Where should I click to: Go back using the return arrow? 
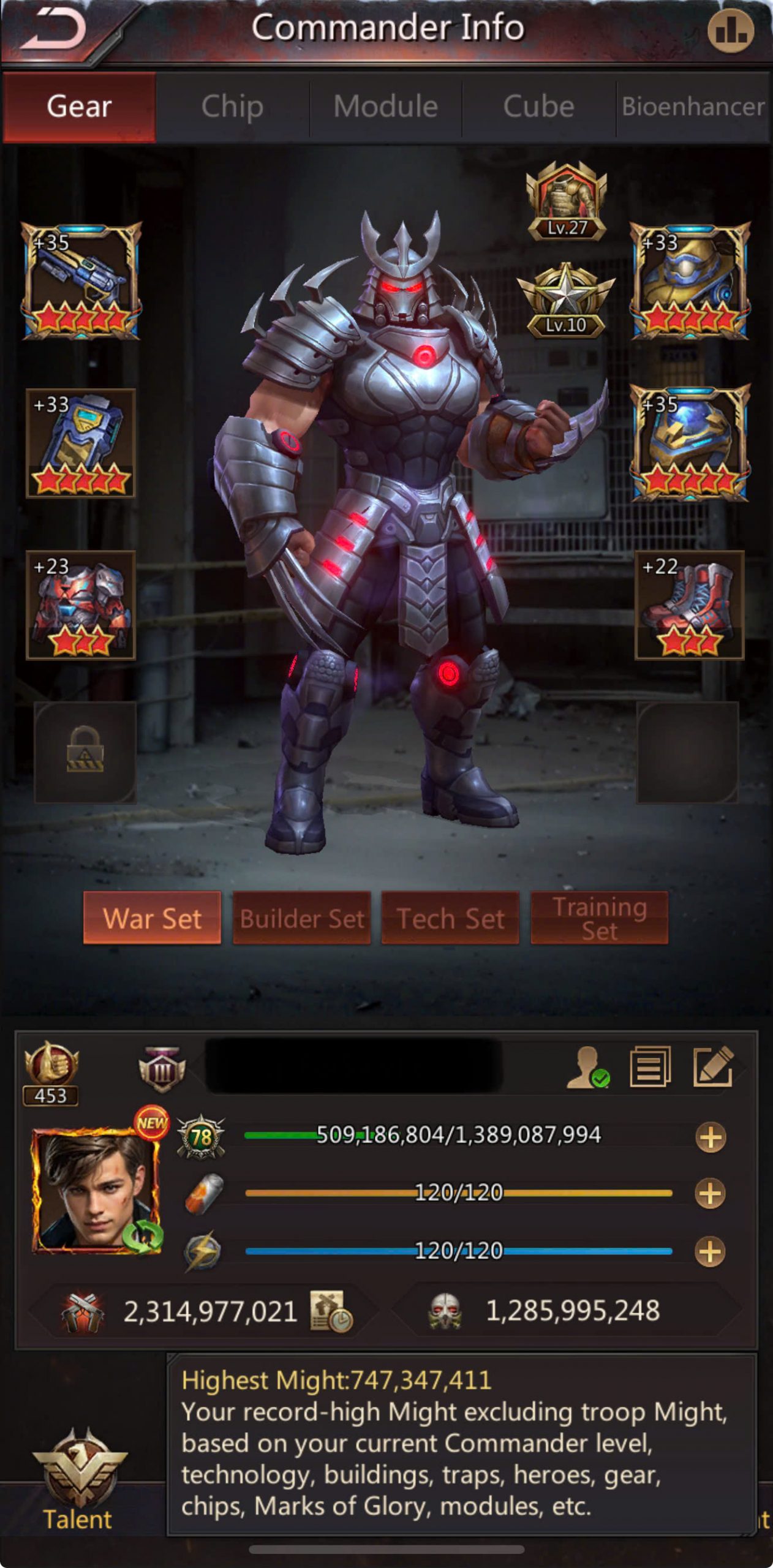click(55, 29)
